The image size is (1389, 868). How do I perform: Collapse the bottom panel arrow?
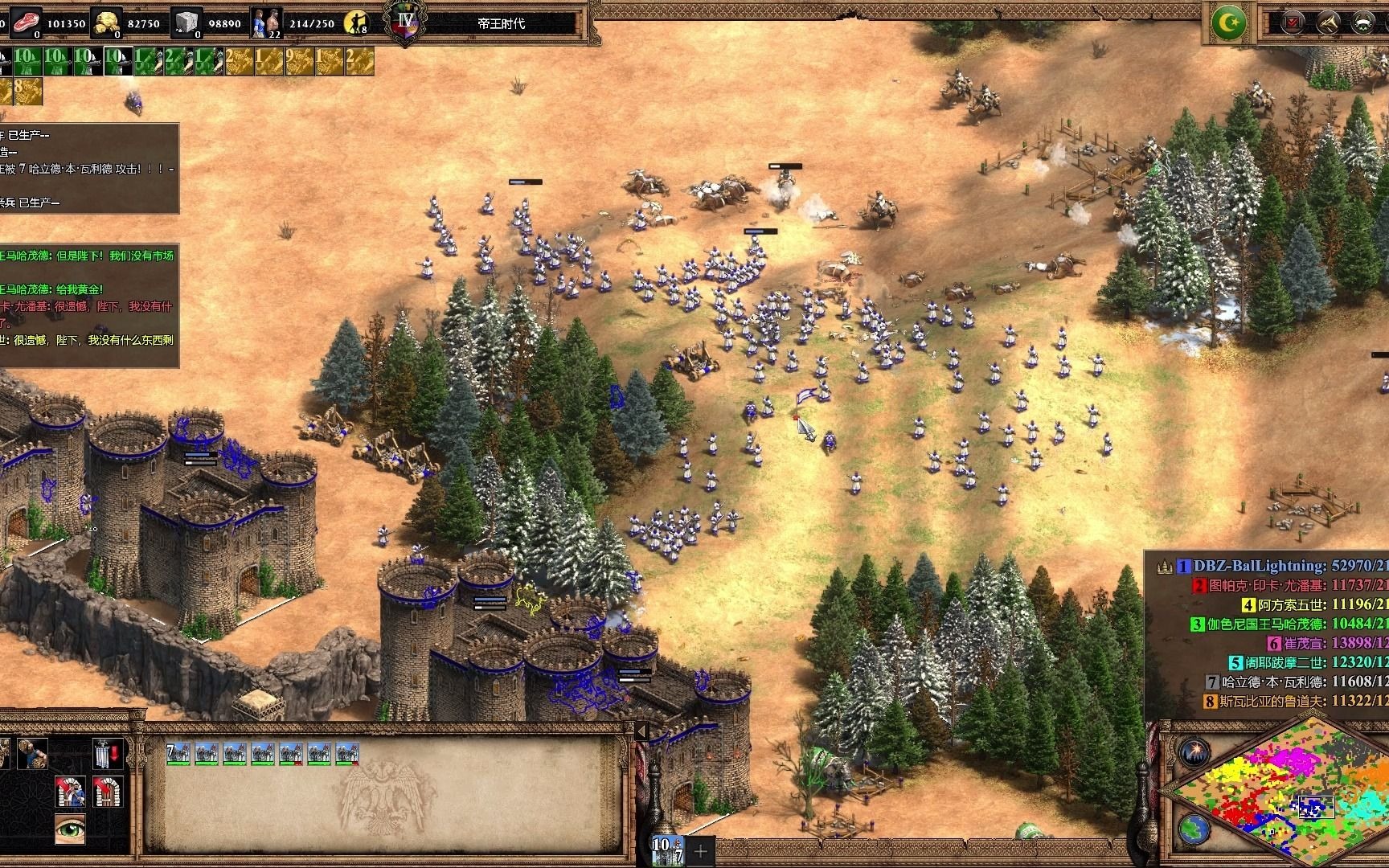[x=641, y=731]
